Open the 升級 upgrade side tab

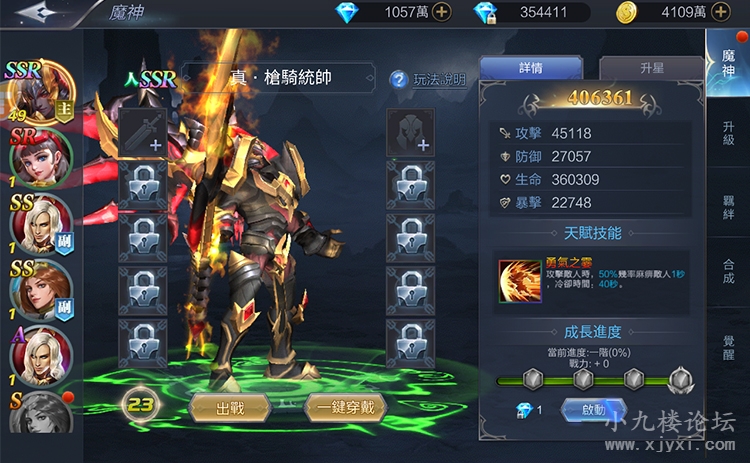(728, 133)
